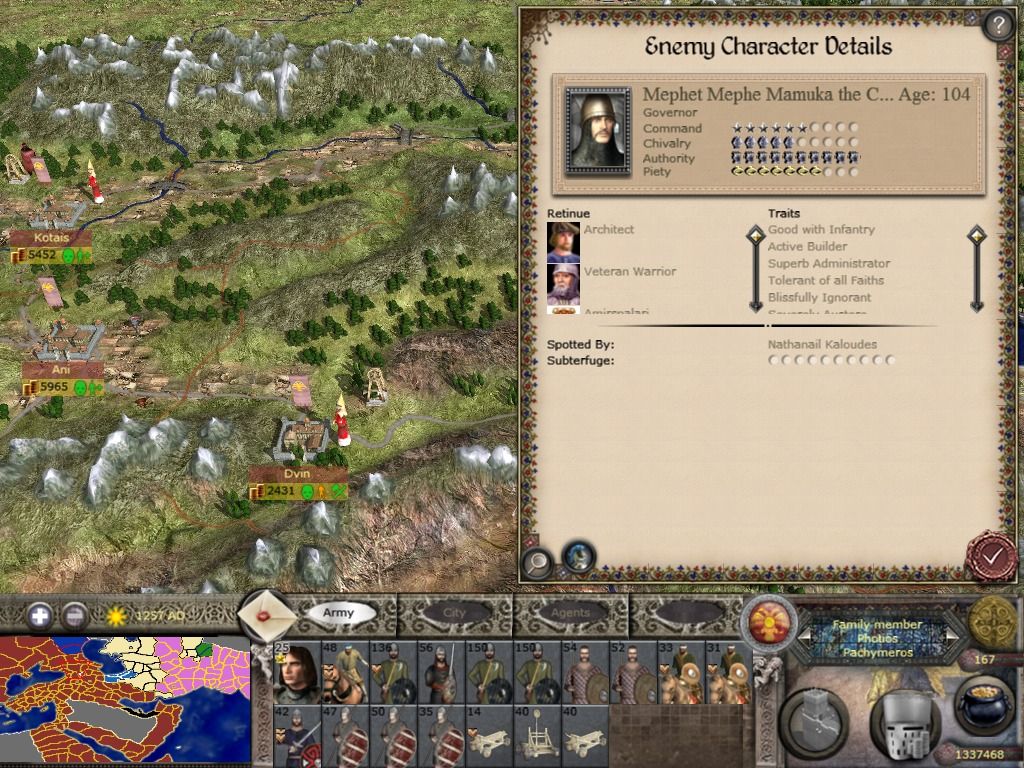The width and height of the screenshot is (1024, 768).
Task: Switch to the City tab
Action: (455, 612)
